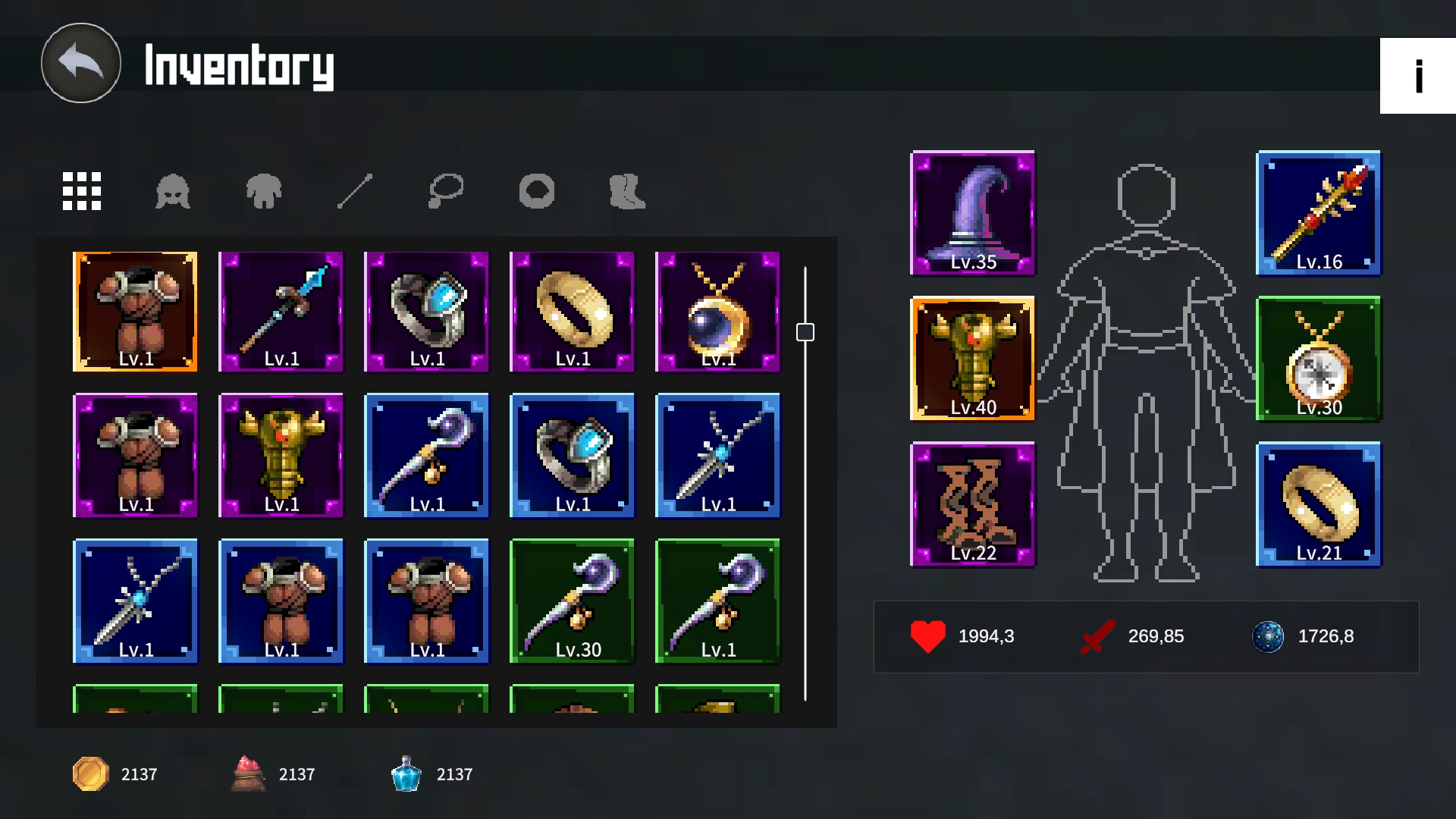Select the weapon staff filter tab
Screen dimensions: 1456x819
point(355,190)
